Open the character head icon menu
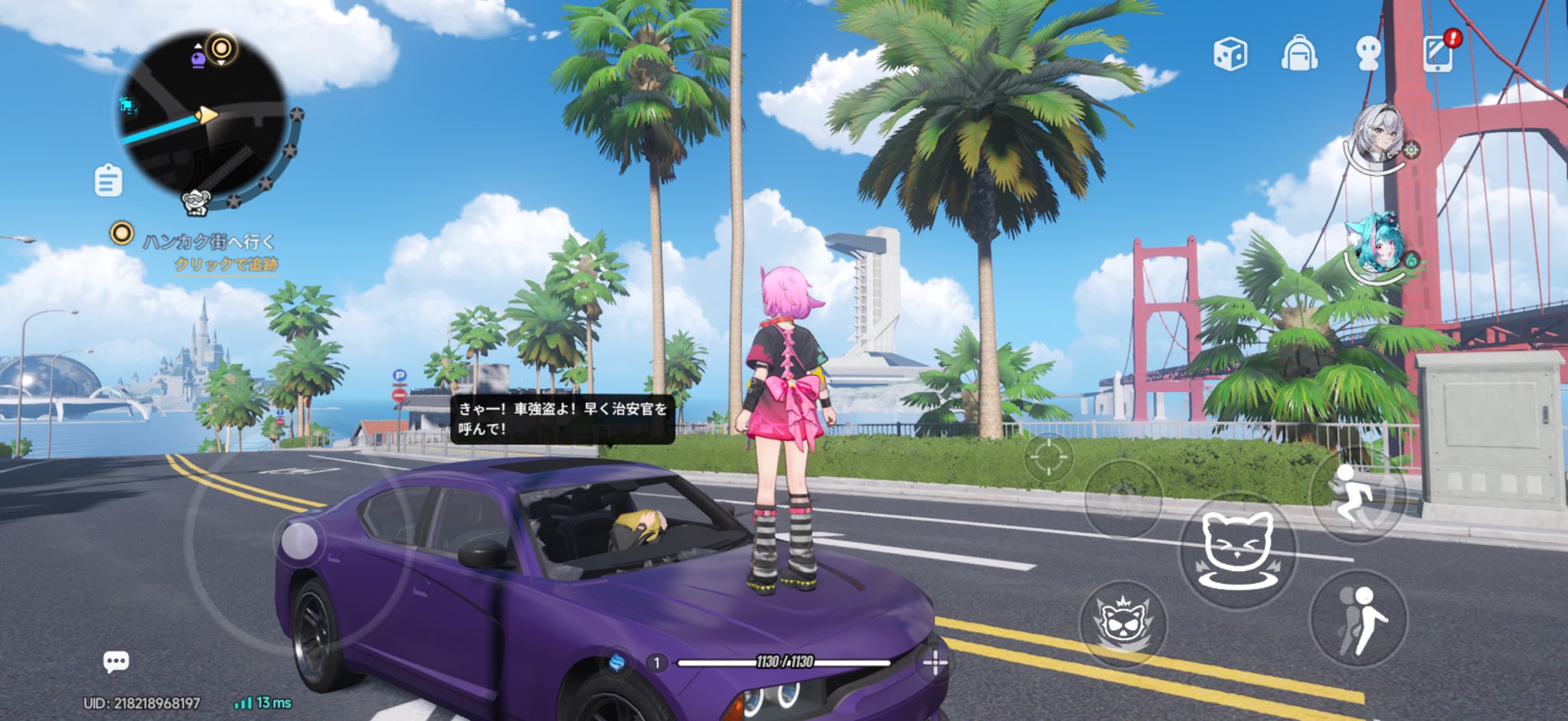This screenshot has width=1568, height=721. coord(1367,54)
